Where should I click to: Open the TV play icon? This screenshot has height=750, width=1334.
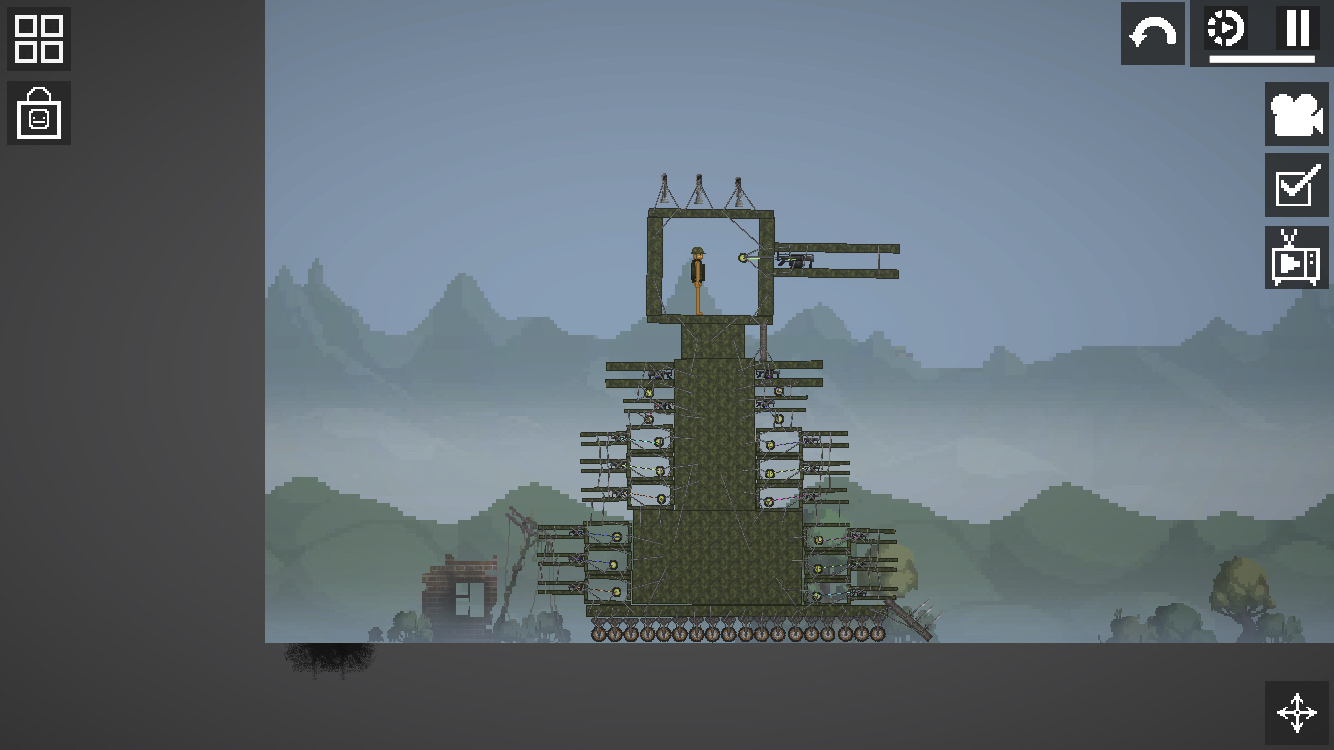tap(1297, 258)
